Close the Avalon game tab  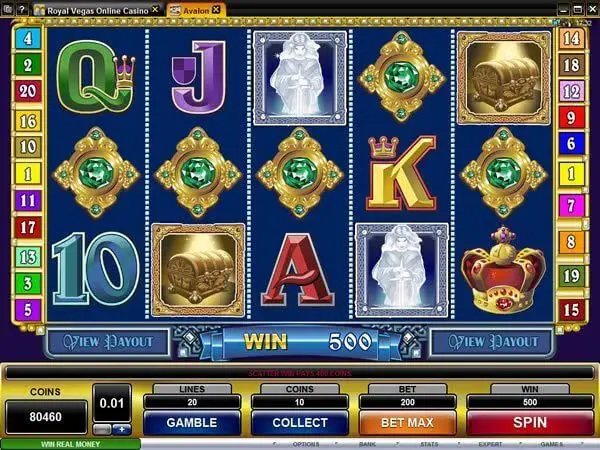[216, 9]
